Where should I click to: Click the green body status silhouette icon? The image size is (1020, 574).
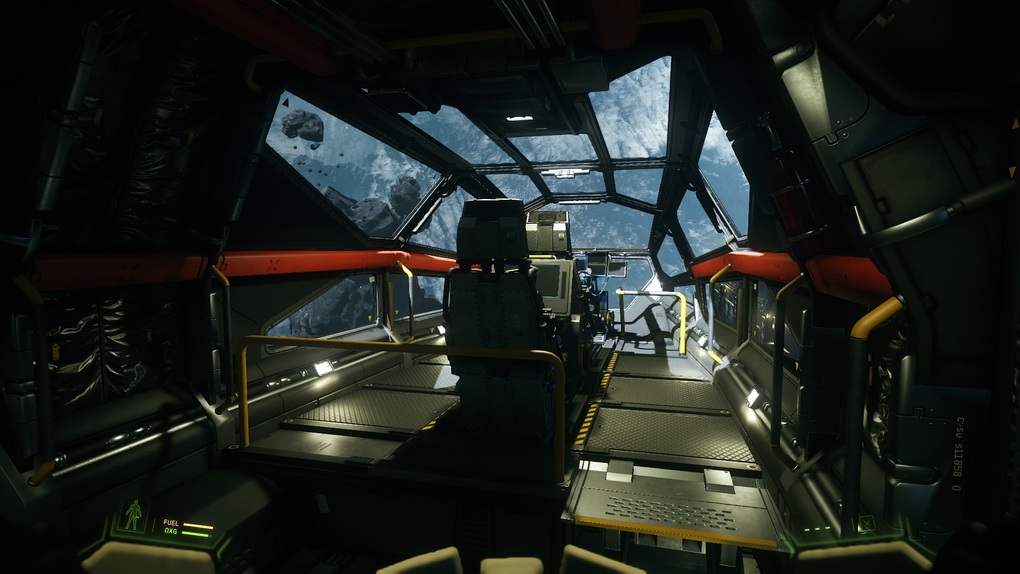click(x=133, y=515)
